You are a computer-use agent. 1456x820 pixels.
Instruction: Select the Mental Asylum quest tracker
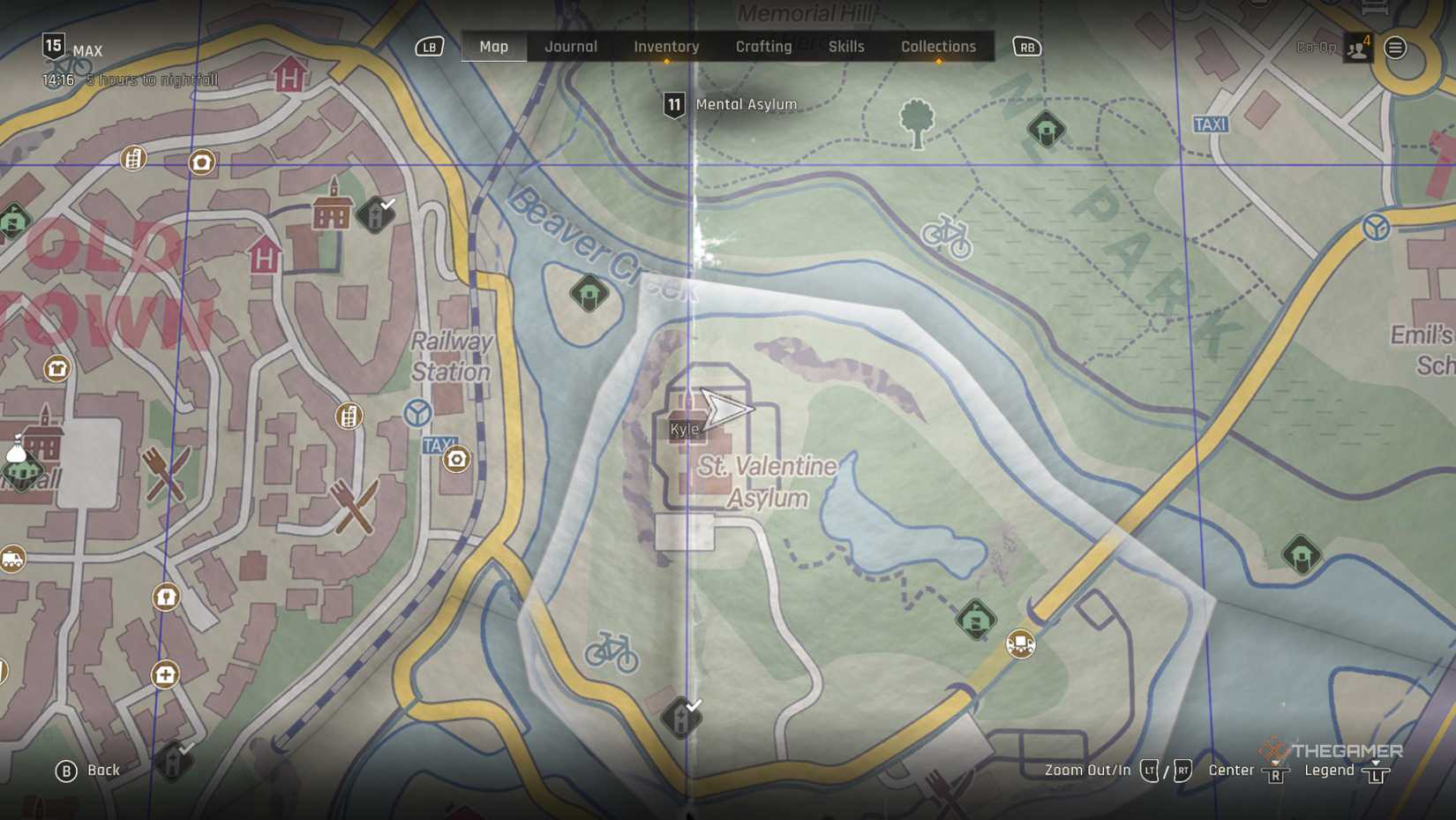pyautogui.click(x=731, y=105)
